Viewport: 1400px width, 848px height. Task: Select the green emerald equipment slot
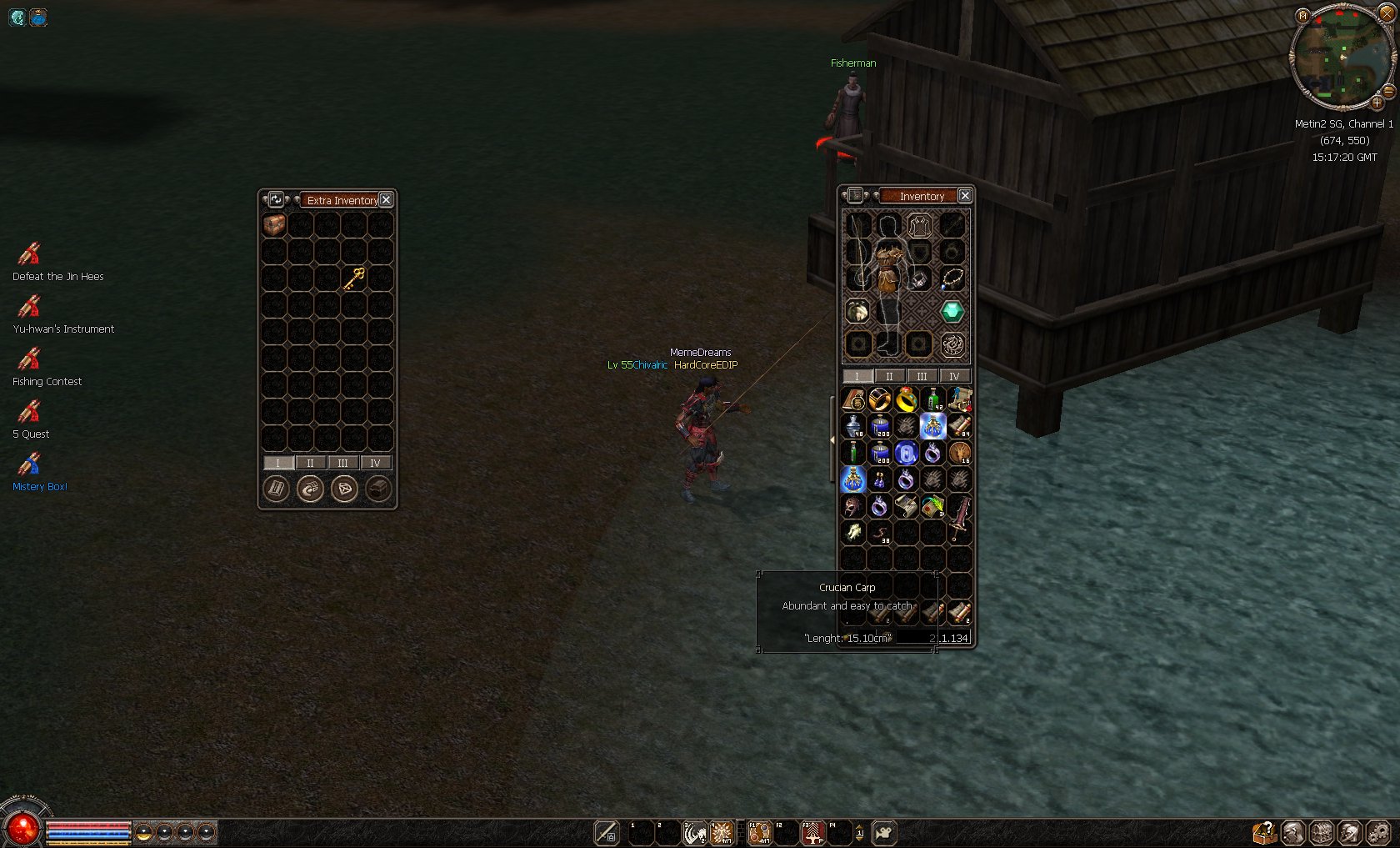click(x=952, y=312)
